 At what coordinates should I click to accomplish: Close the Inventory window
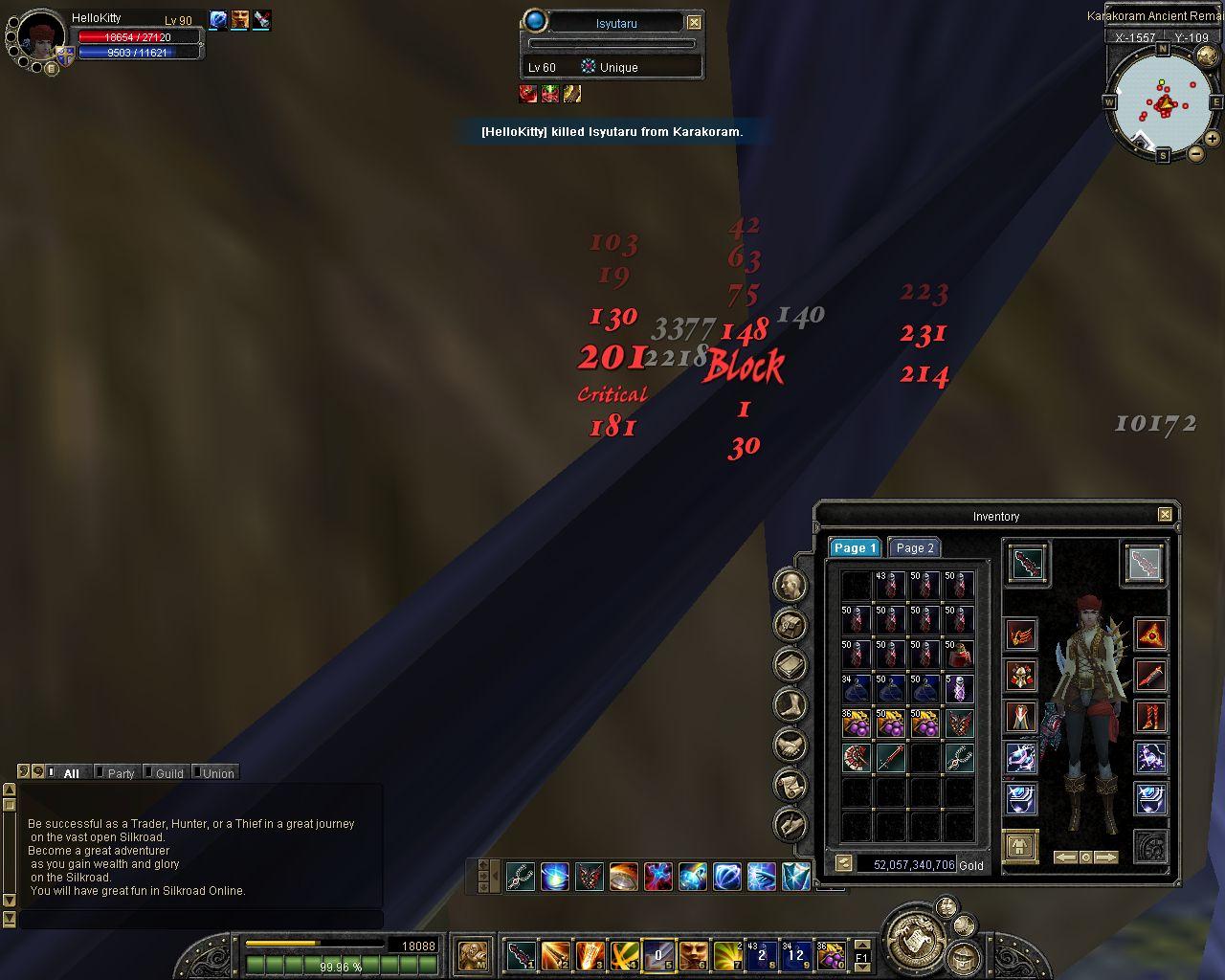coord(1165,515)
